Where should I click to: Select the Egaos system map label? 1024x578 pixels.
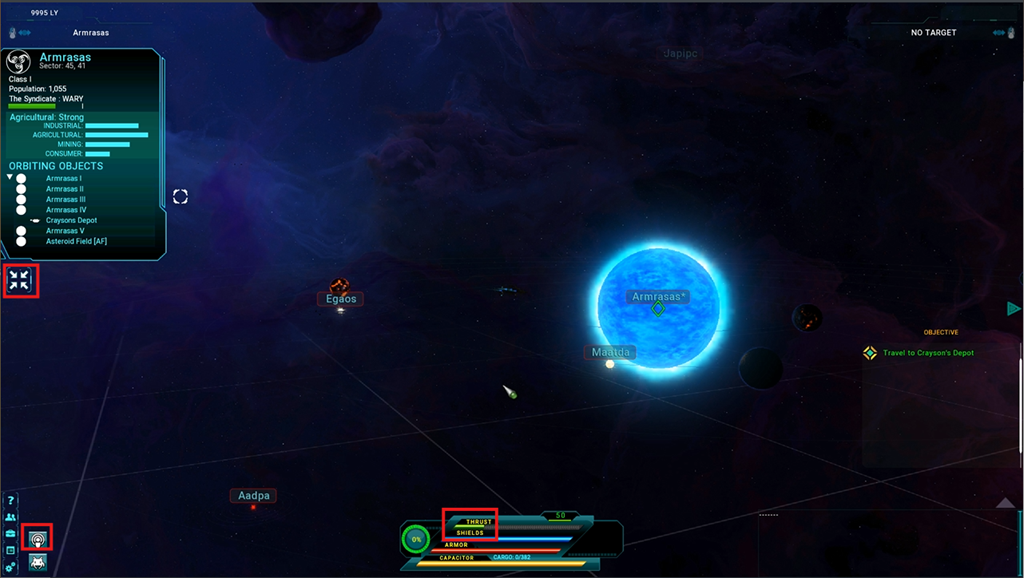pos(339,299)
